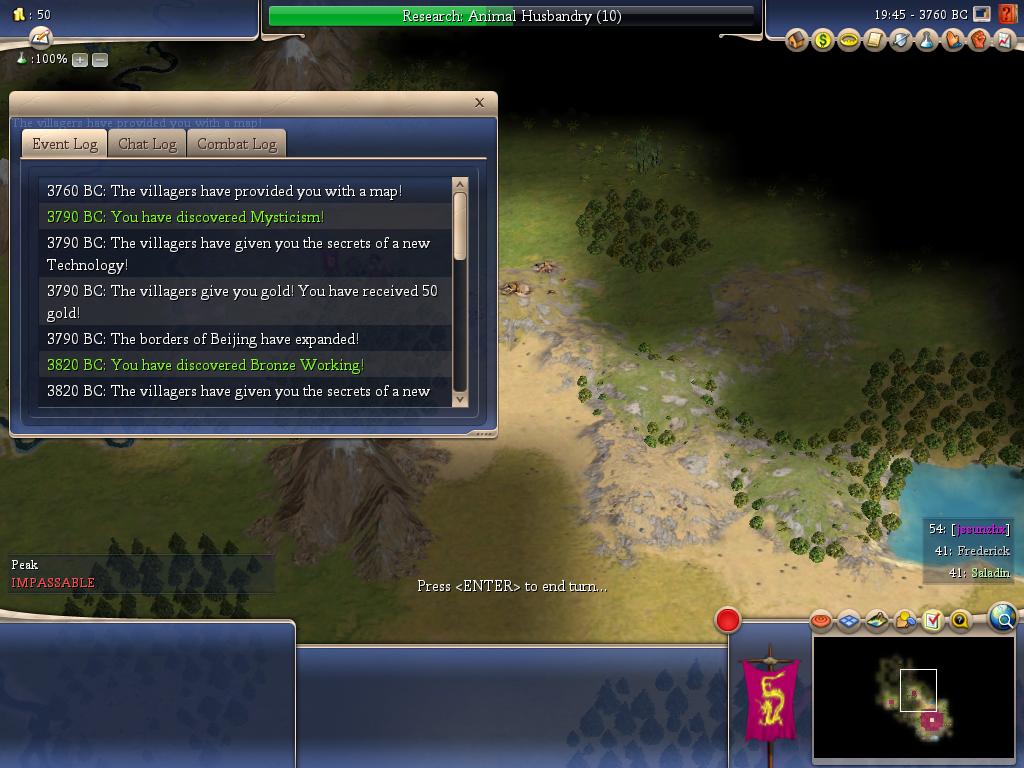Click the red end turn button

pyautogui.click(x=728, y=620)
